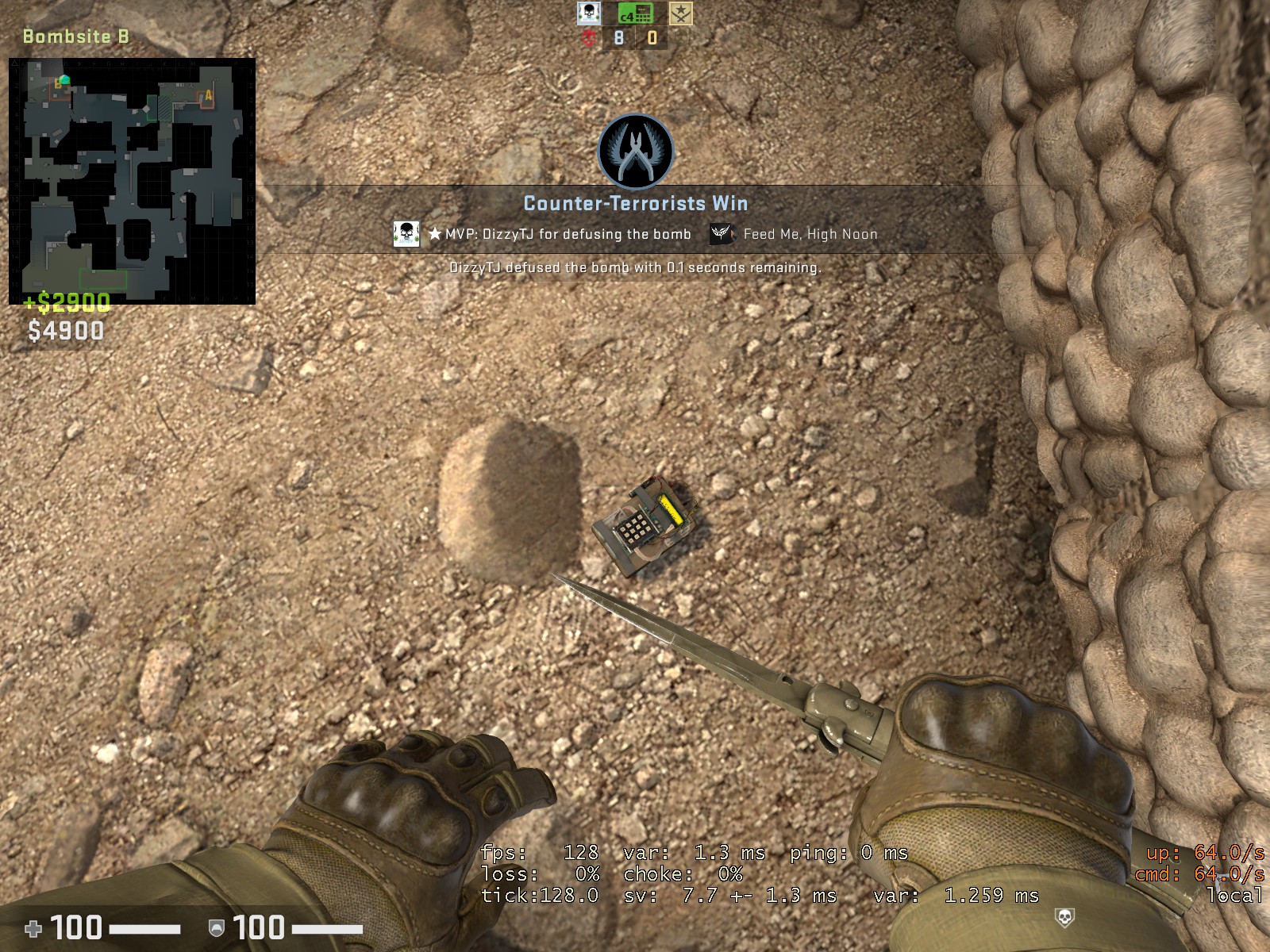Click the white skull badge above the net graph

(x=1064, y=919)
